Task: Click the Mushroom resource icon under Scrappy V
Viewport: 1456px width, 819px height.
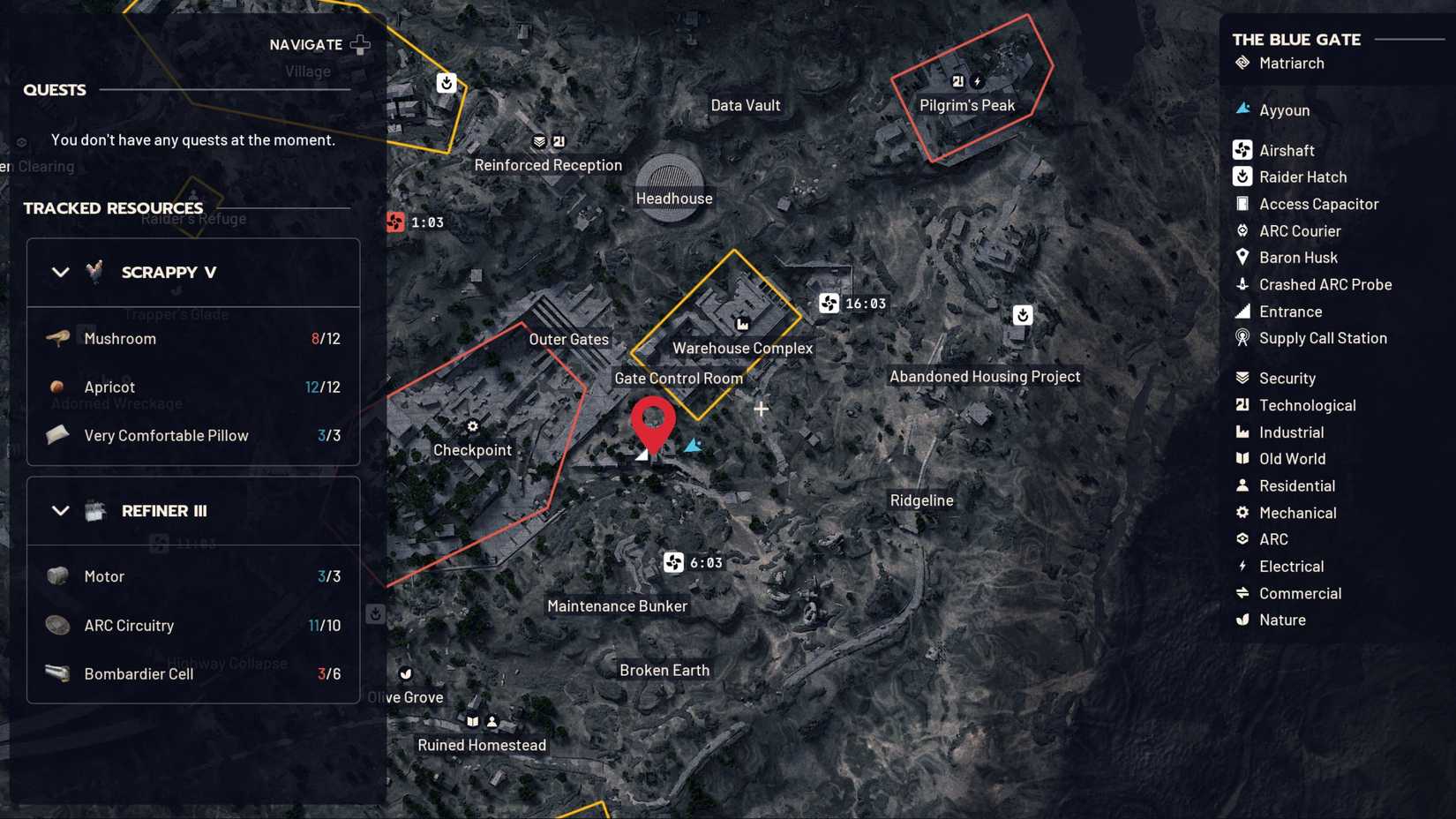Action: [58, 338]
